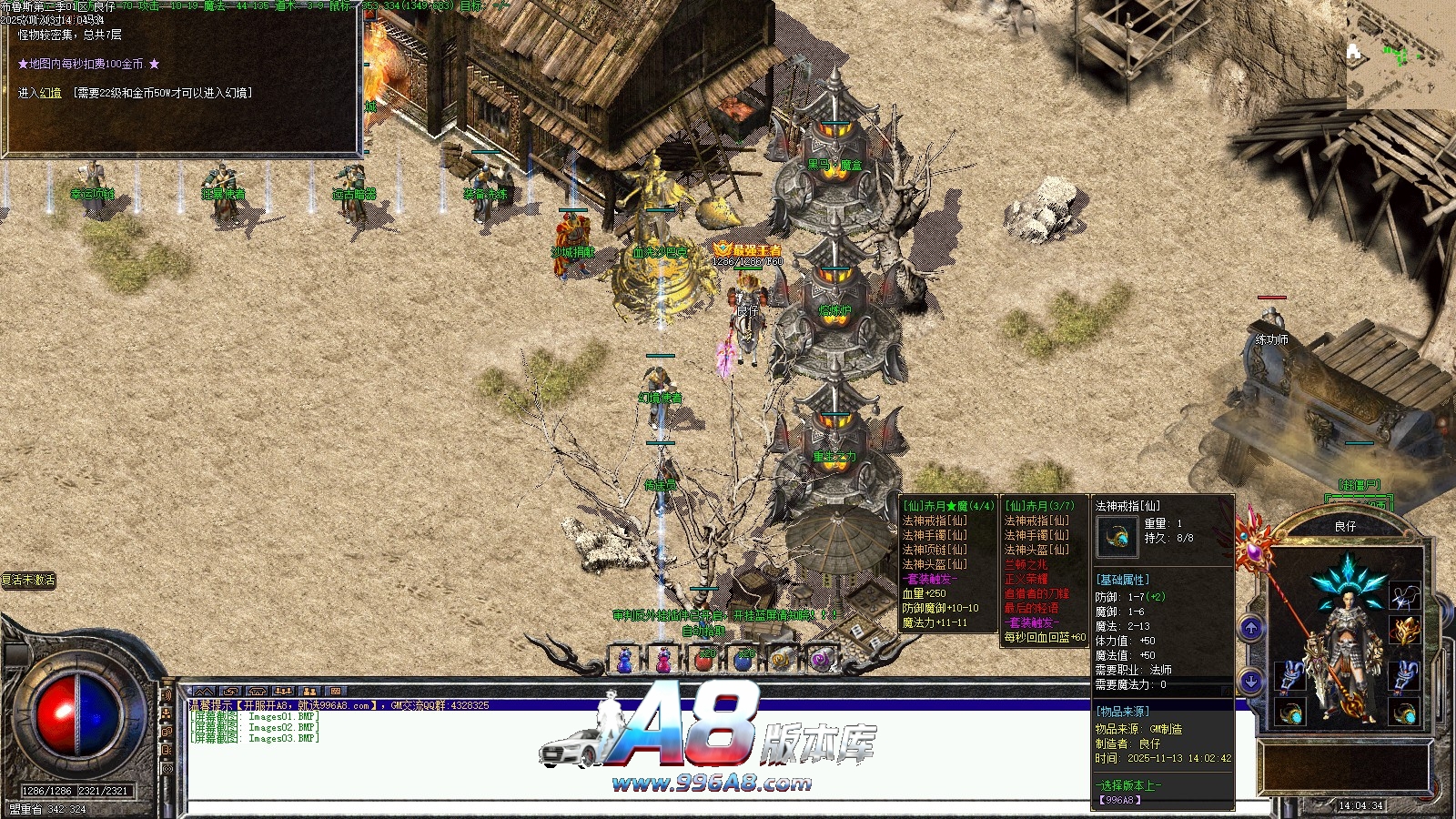Viewport: 1456px width, 819px height.
Task: Click the up arrow button beside character panel
Action: point(1251,628)
